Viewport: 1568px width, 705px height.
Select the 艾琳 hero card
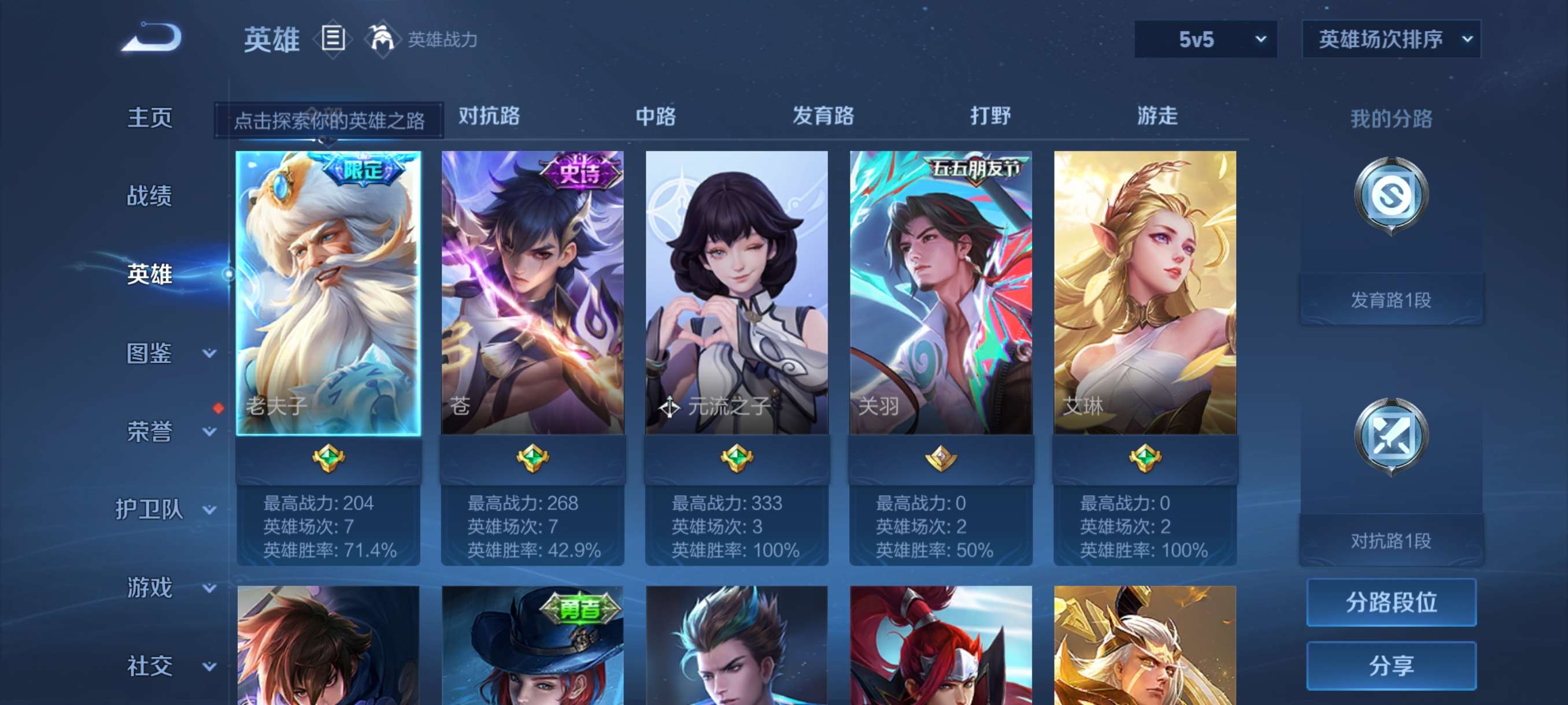pos(1143,292)
